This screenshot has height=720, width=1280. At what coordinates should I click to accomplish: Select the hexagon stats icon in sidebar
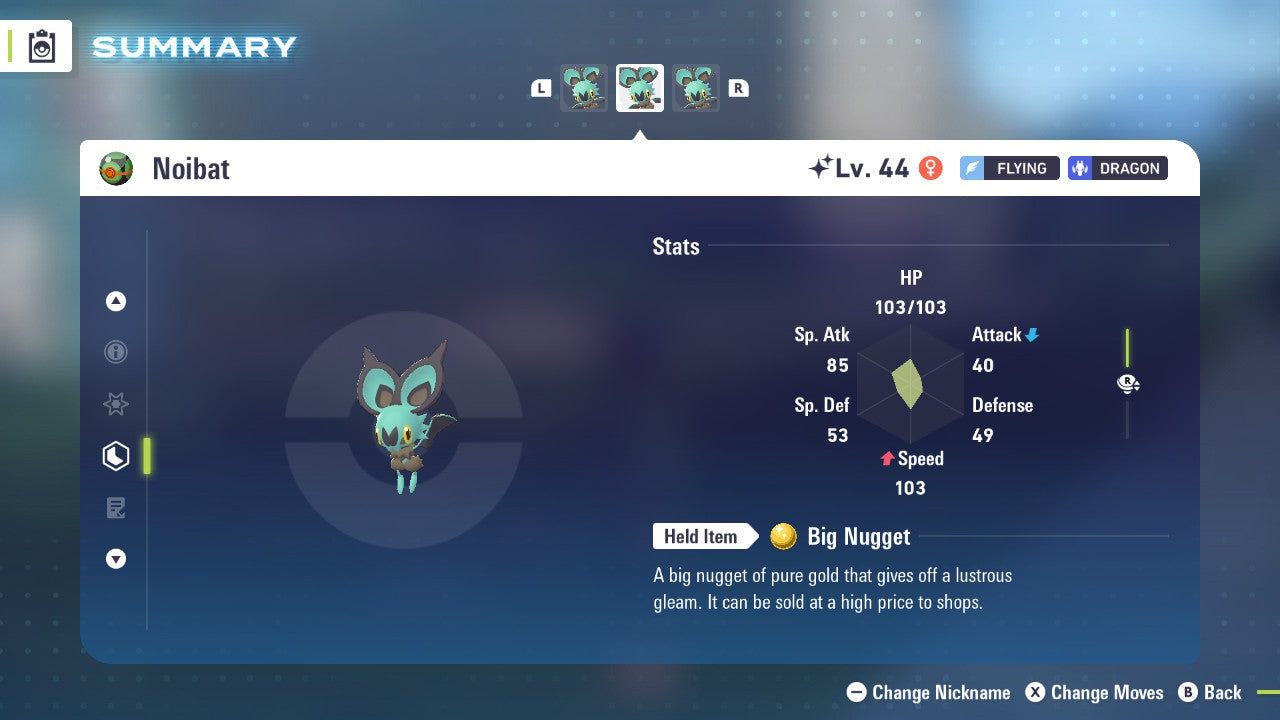[x=116, y=456]
